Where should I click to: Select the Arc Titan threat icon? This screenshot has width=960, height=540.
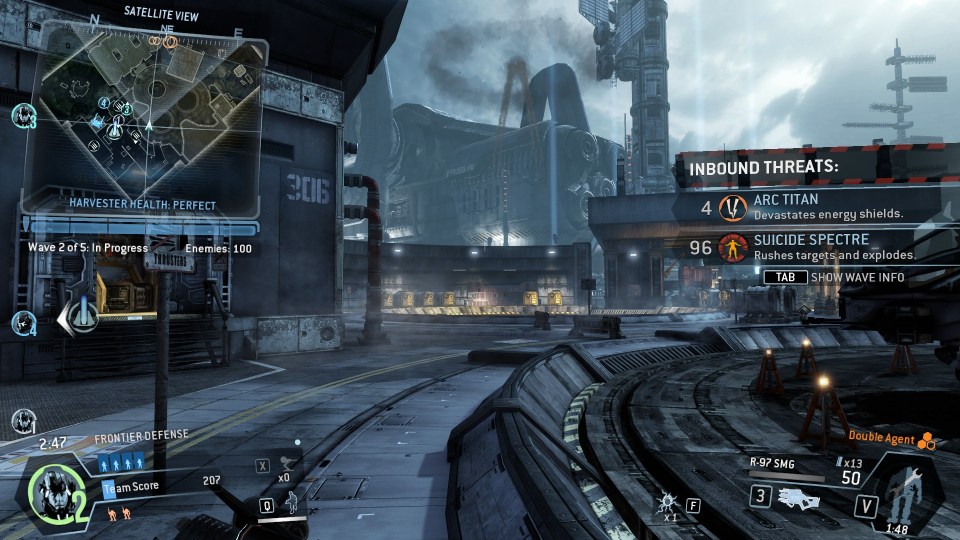point(734,207)
